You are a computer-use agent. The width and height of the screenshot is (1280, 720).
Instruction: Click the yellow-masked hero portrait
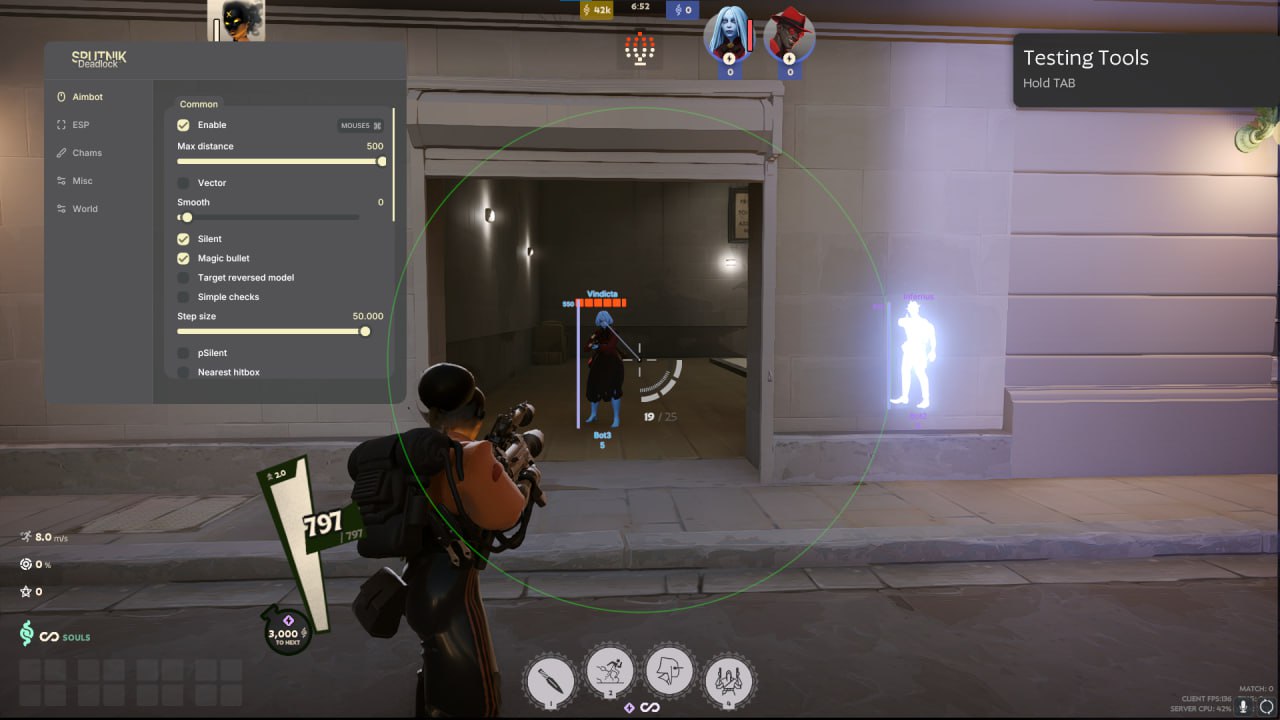pyautogui.click(x=236, y=20)
